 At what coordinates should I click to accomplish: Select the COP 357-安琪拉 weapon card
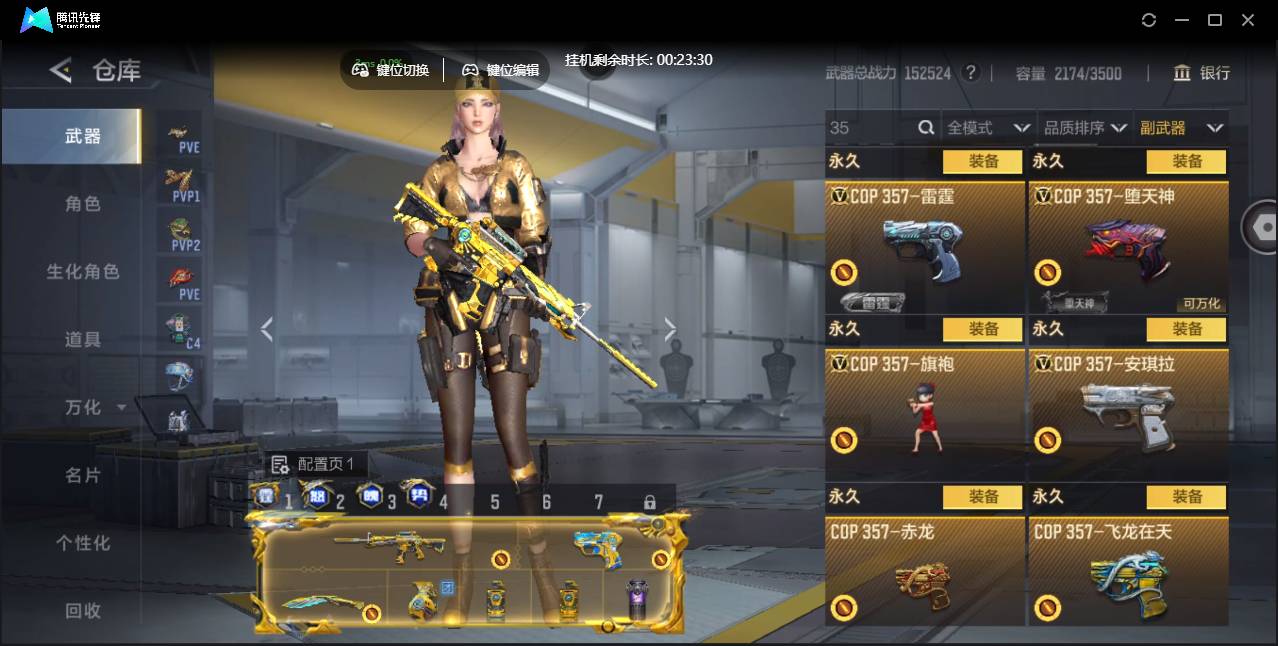[x=1128, y=410]
